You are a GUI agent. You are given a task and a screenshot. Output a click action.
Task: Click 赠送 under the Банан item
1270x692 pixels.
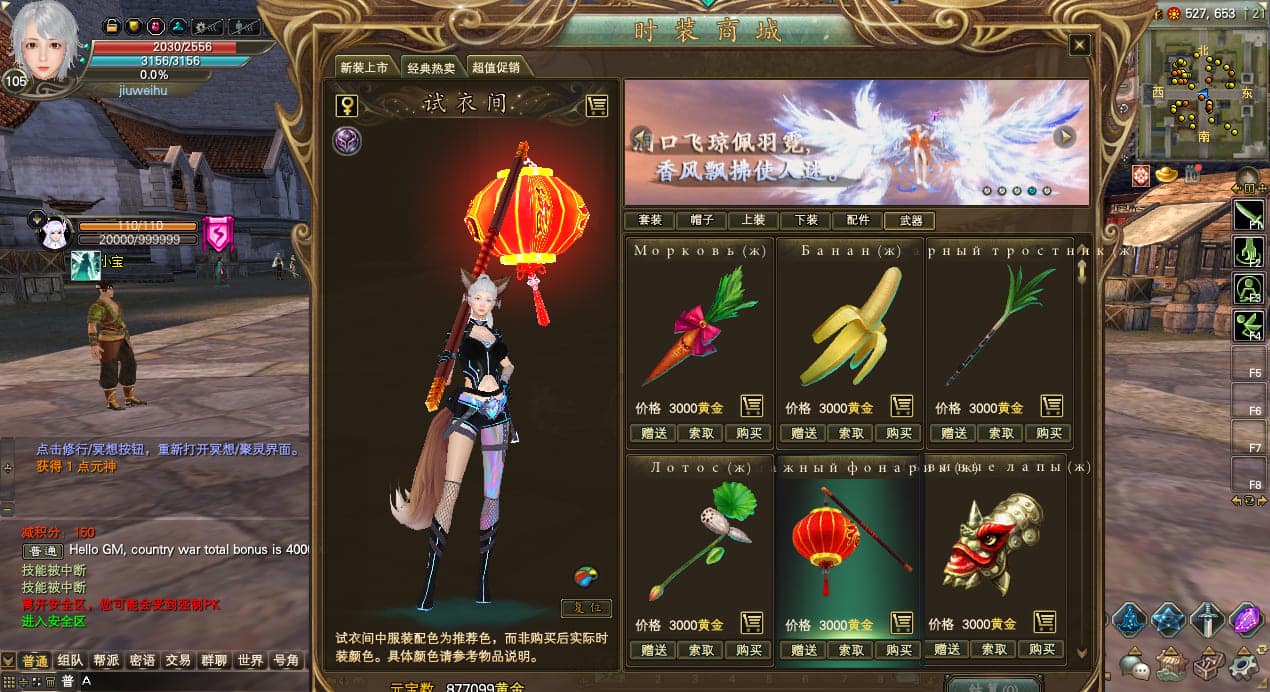click(x=804, y=433)
